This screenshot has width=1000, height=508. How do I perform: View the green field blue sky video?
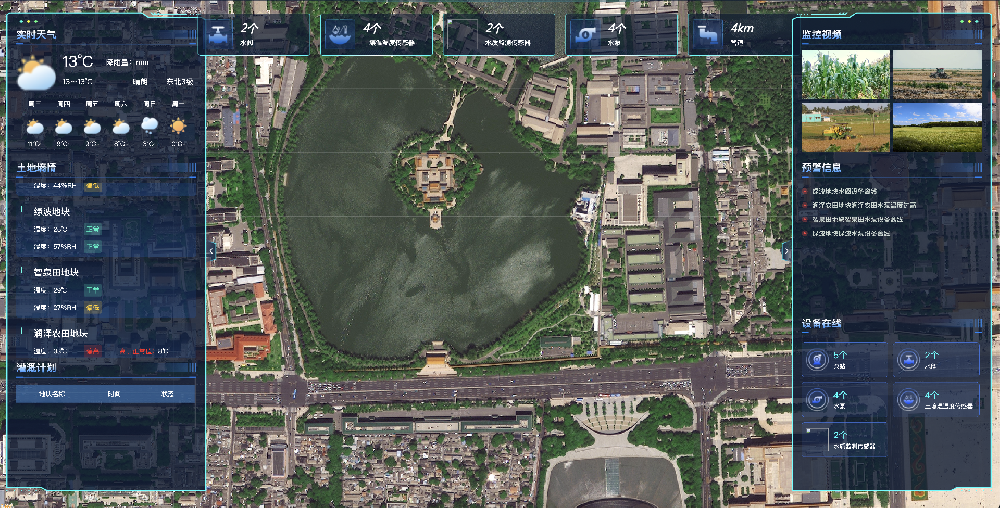pos(937,127)
